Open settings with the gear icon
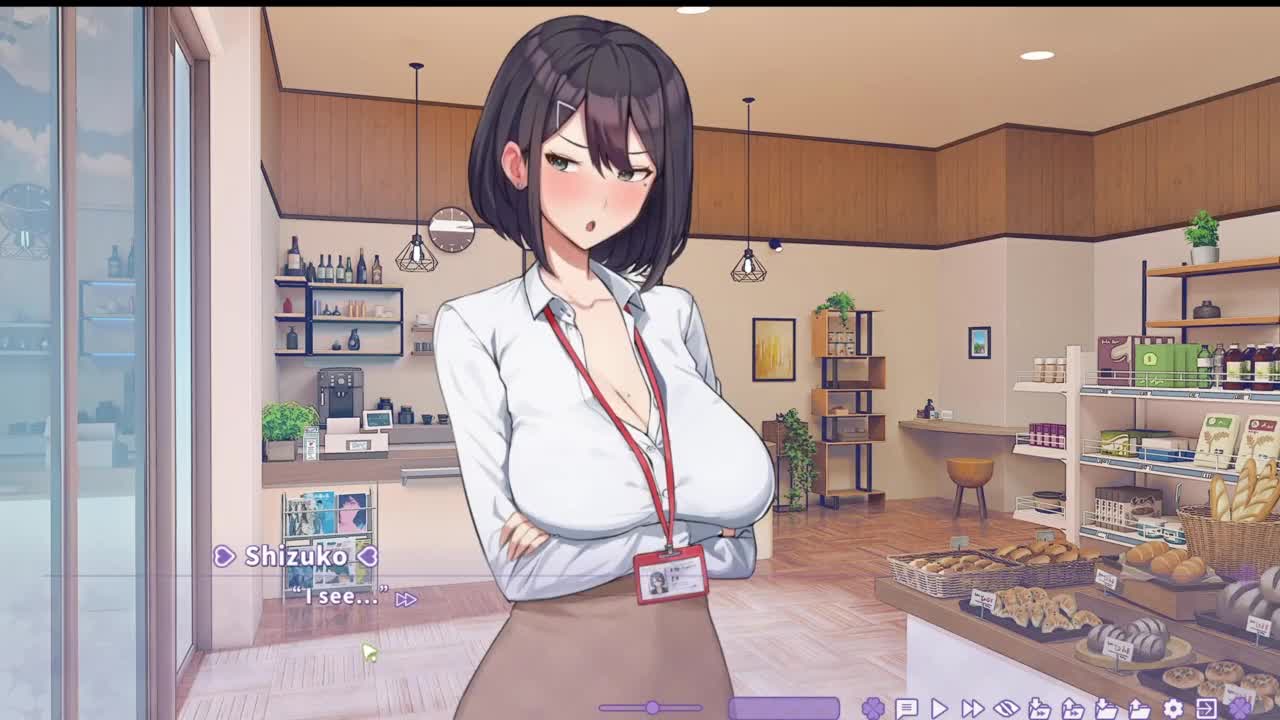The width and height of the screenshot is (1280, 720). pos(1173,708)
